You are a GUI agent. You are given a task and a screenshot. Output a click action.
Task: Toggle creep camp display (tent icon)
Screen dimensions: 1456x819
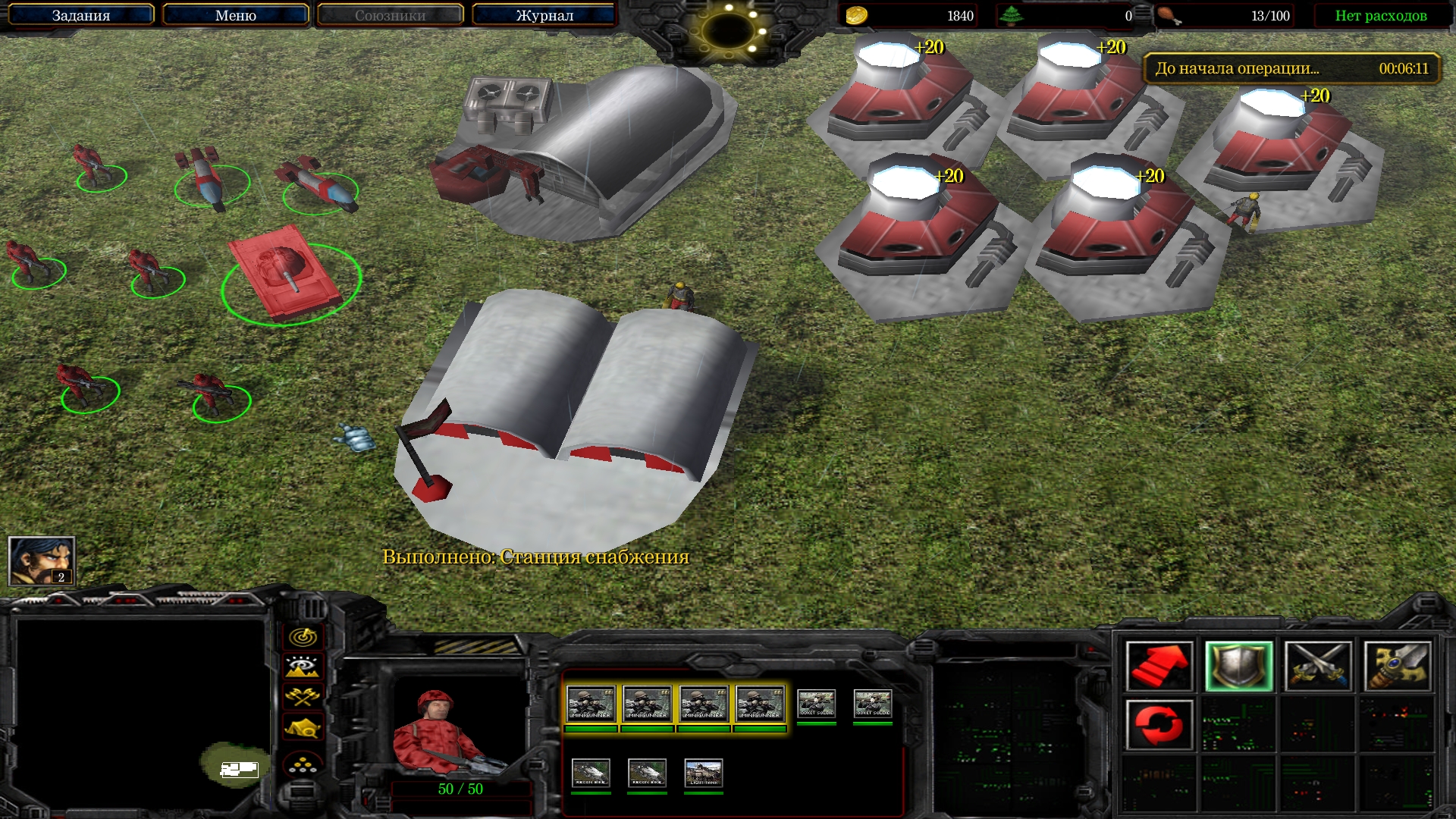pyautogui.click(x=303, y=728)
